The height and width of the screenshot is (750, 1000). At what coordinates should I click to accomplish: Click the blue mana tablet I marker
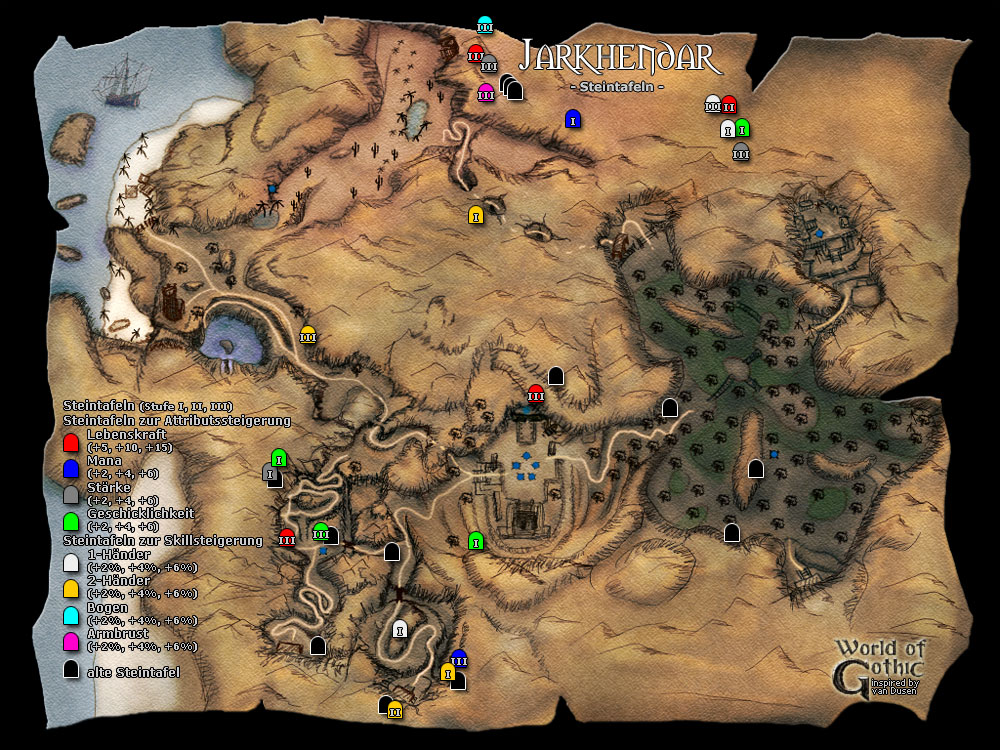(x=572, y=119)
